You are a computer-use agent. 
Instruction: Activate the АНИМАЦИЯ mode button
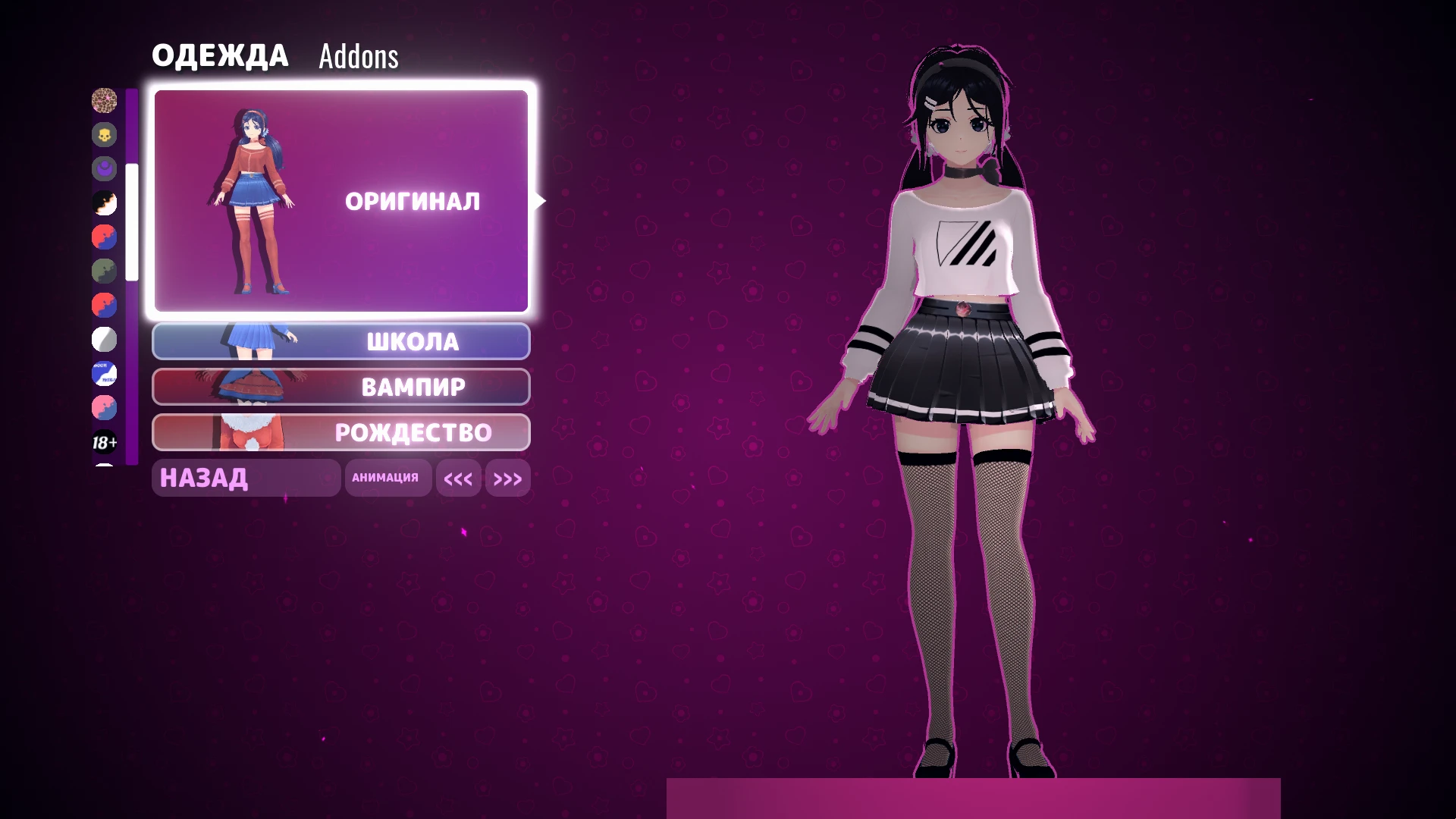(388, 478)
